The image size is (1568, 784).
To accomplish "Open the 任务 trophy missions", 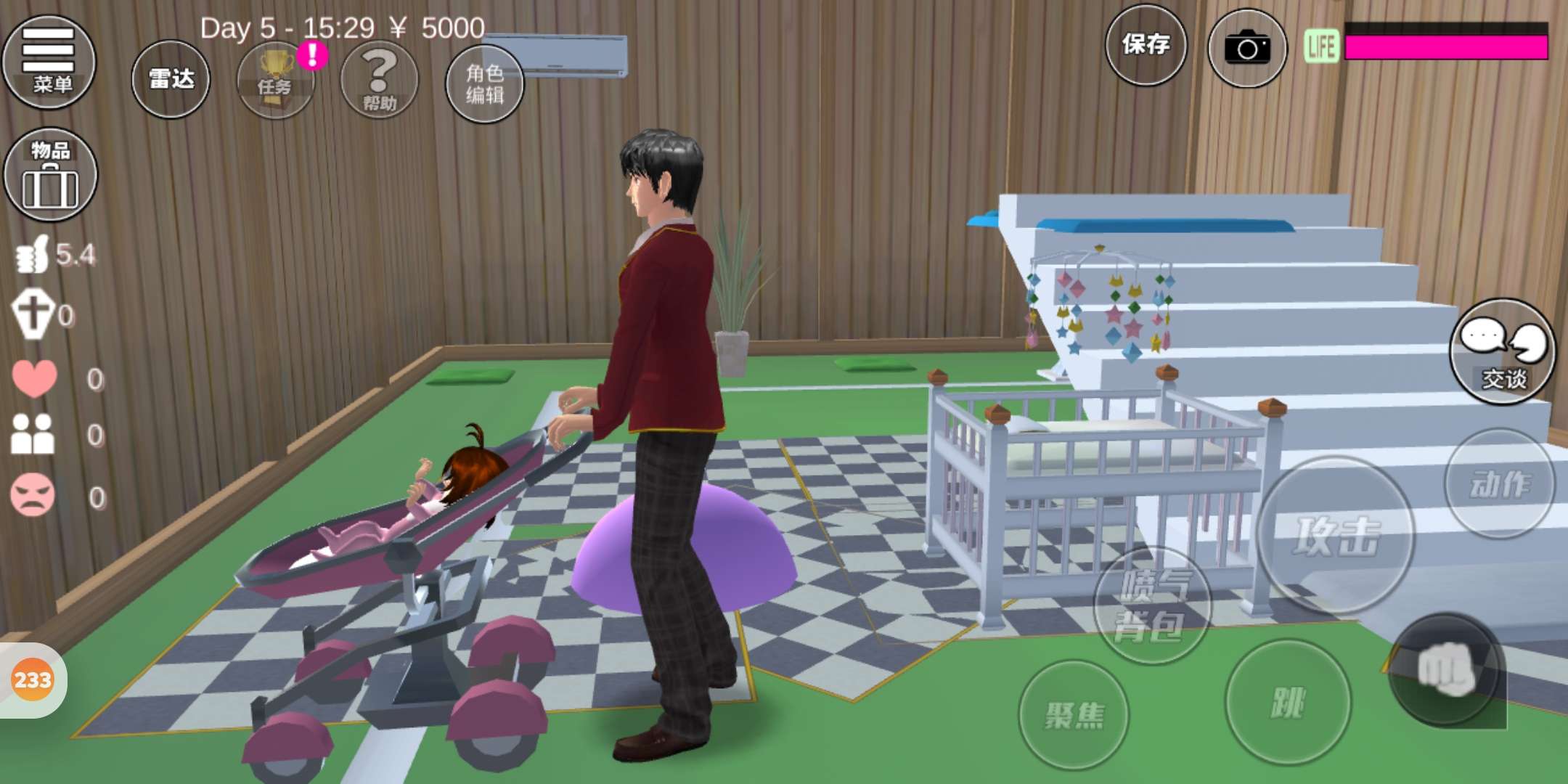I will (x=275, y=80).
